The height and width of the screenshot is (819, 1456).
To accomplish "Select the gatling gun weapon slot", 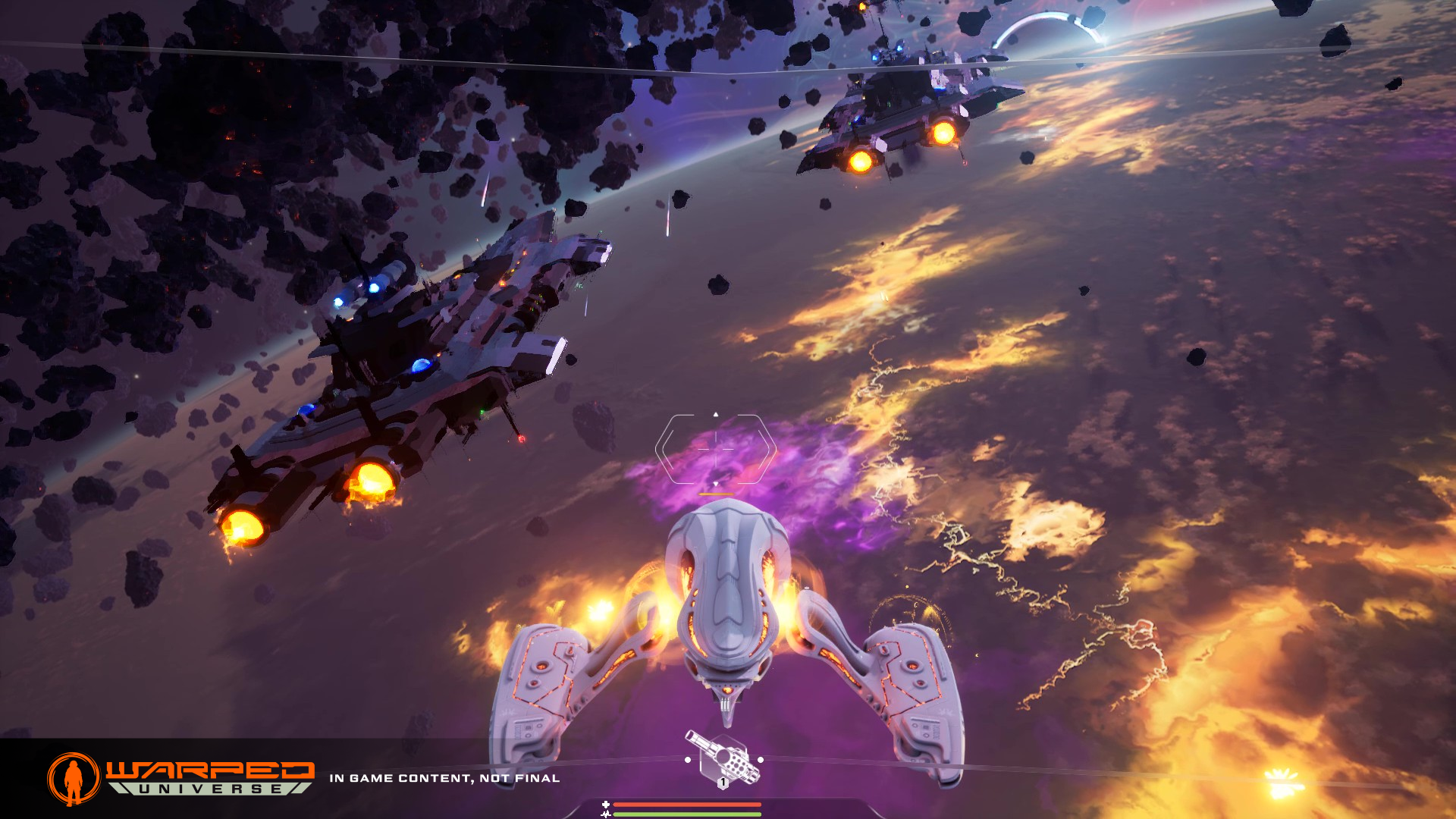I will (x=723, y=758).
